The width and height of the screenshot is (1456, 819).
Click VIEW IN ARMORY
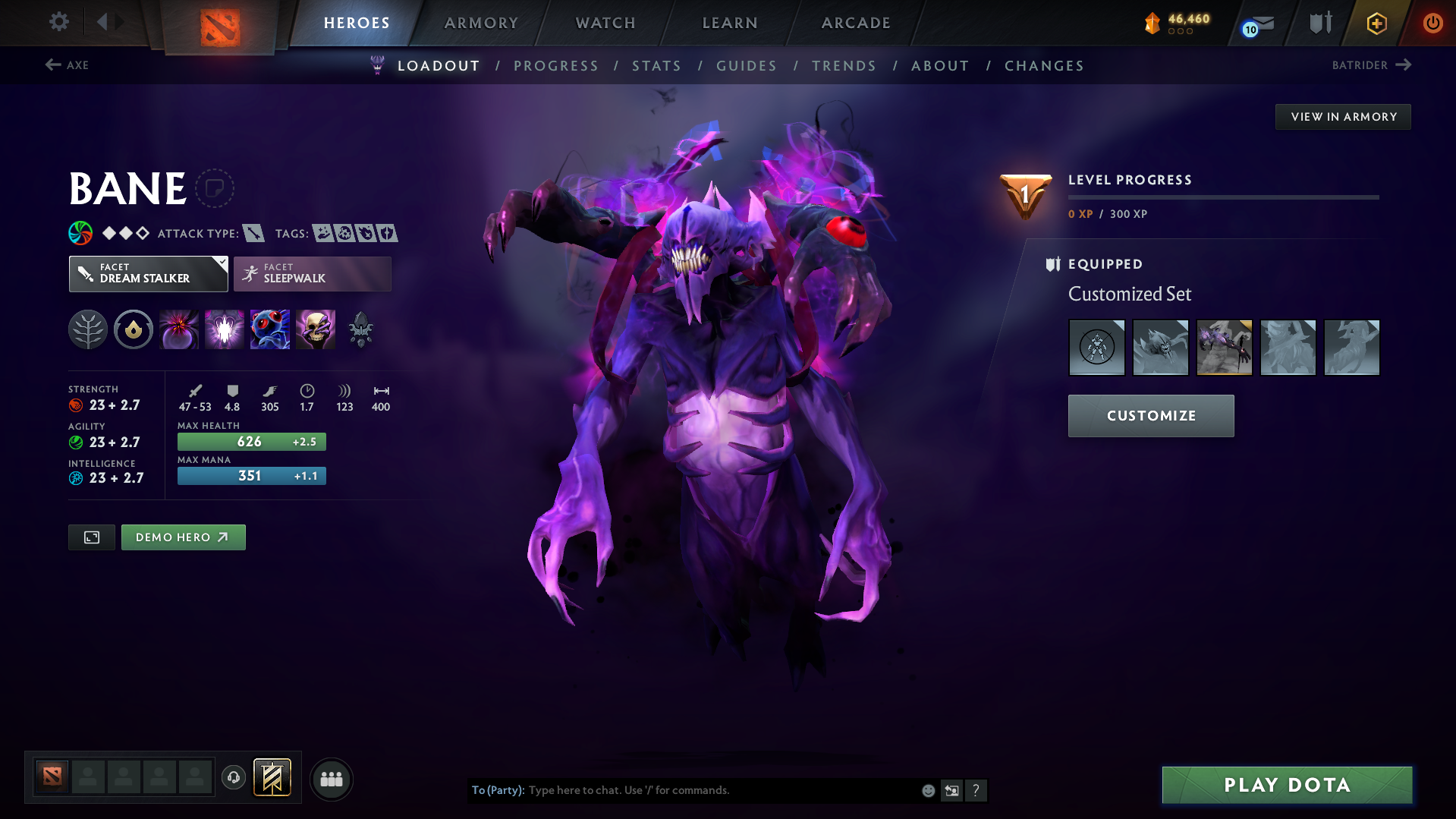click(1342, 116)
